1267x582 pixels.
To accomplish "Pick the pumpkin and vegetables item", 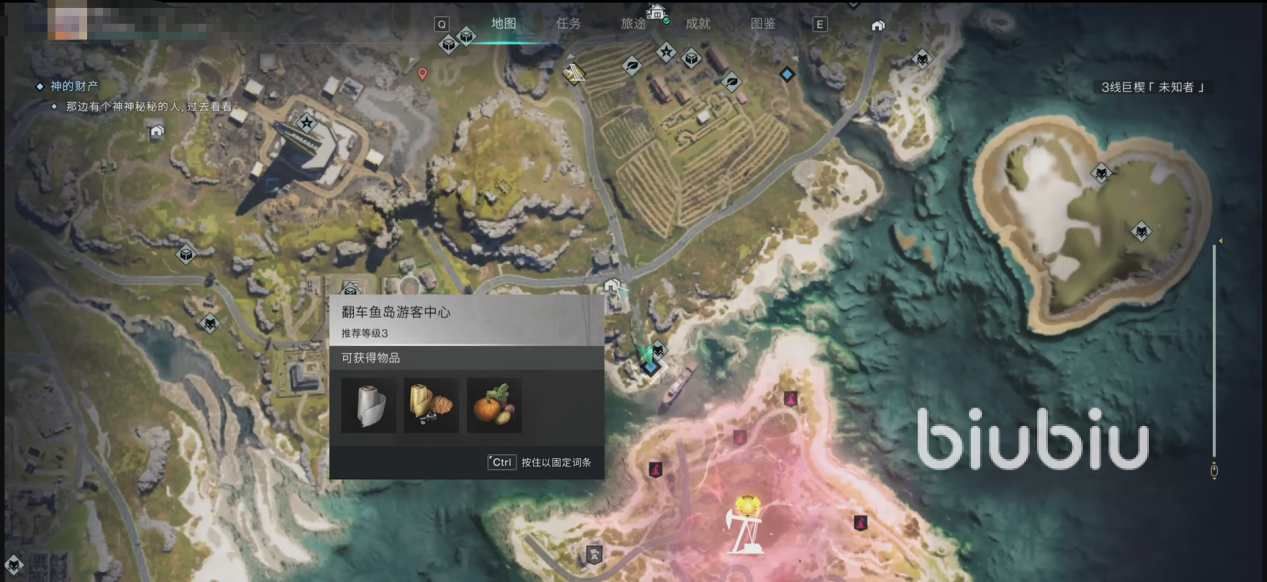I will click(x=494, y=405).
